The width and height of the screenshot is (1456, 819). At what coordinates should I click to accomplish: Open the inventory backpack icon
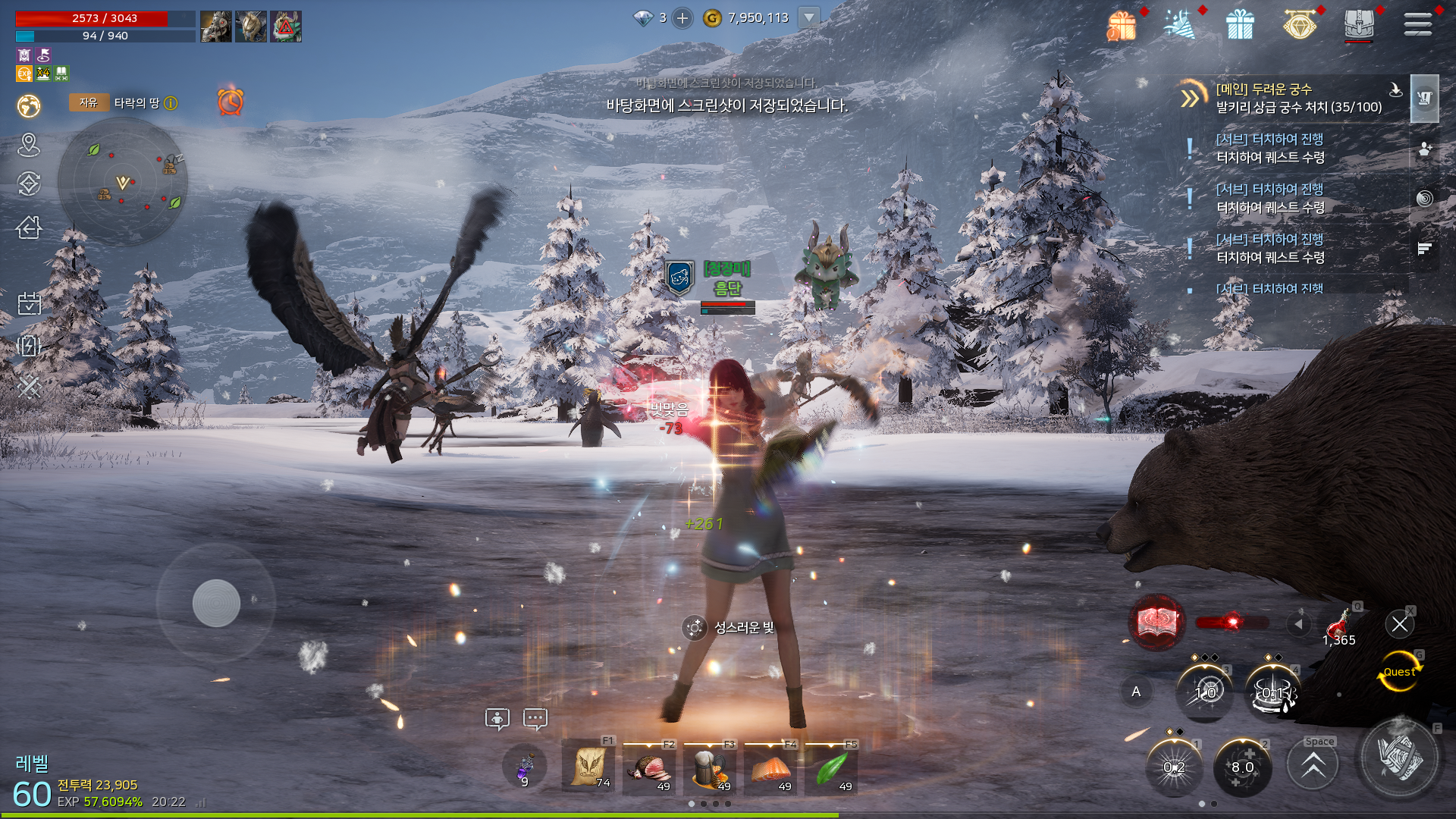1358,24
